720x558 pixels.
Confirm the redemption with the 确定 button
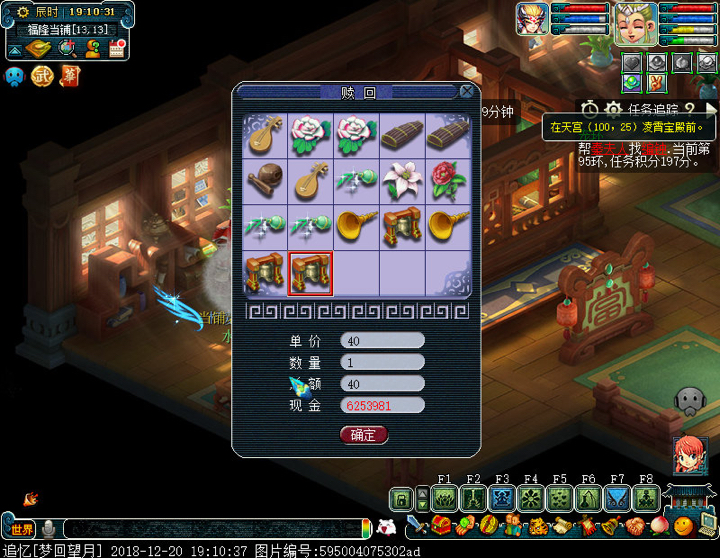(363, 435)
